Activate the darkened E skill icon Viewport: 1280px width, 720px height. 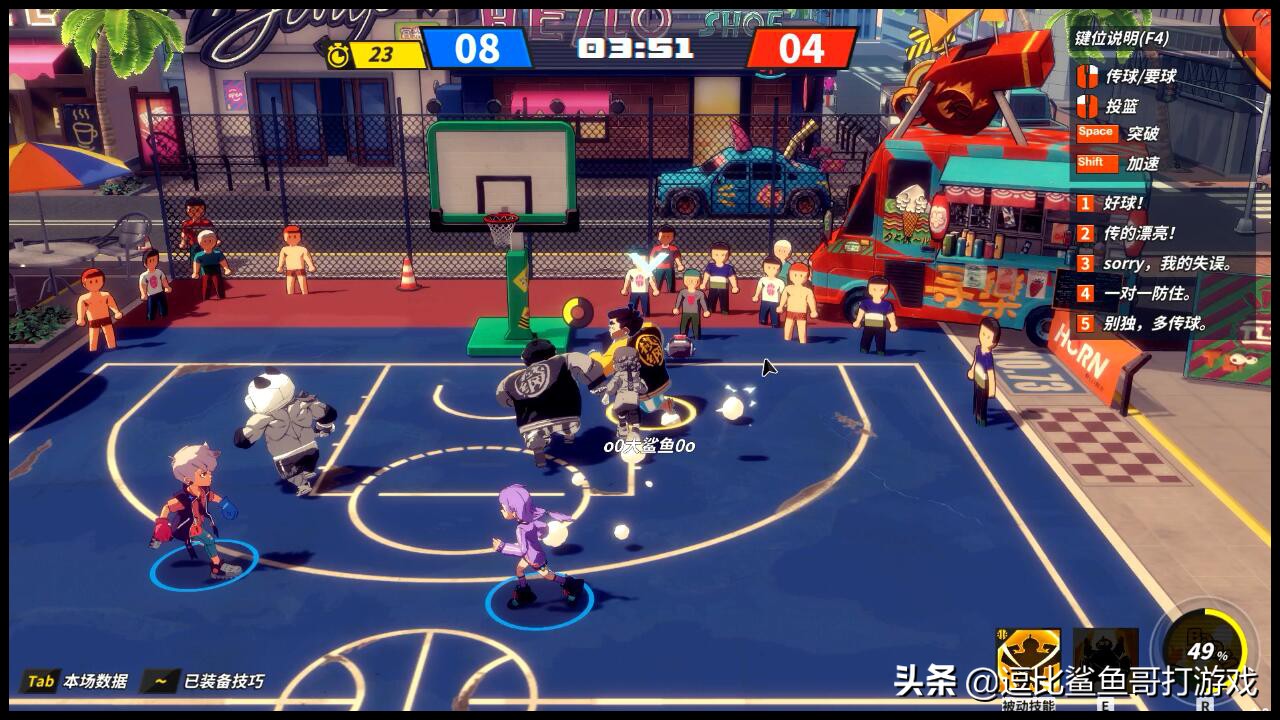coord(1105,660)
